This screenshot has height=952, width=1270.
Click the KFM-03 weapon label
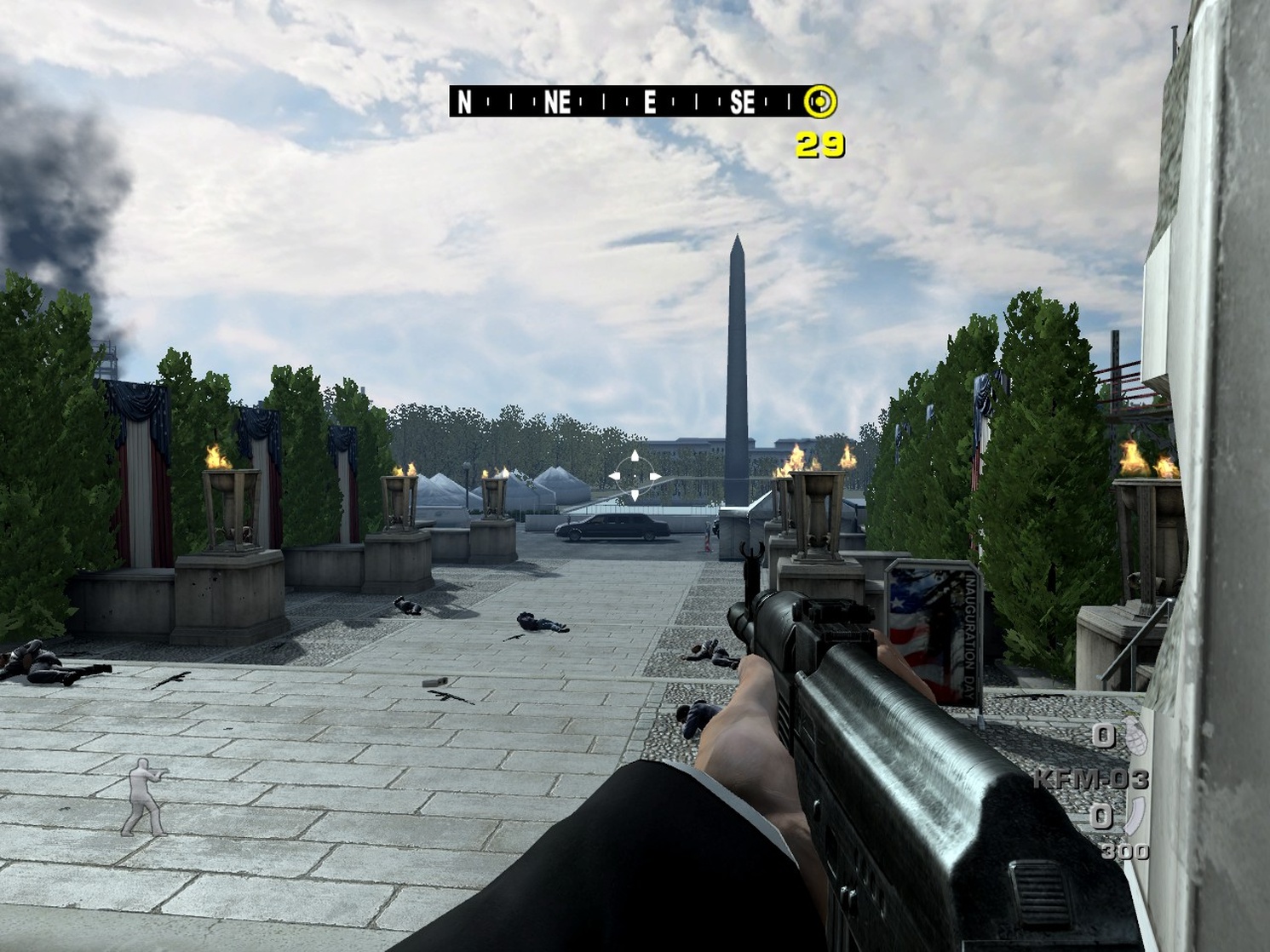pyautogui.click(x=1091, y=778)
